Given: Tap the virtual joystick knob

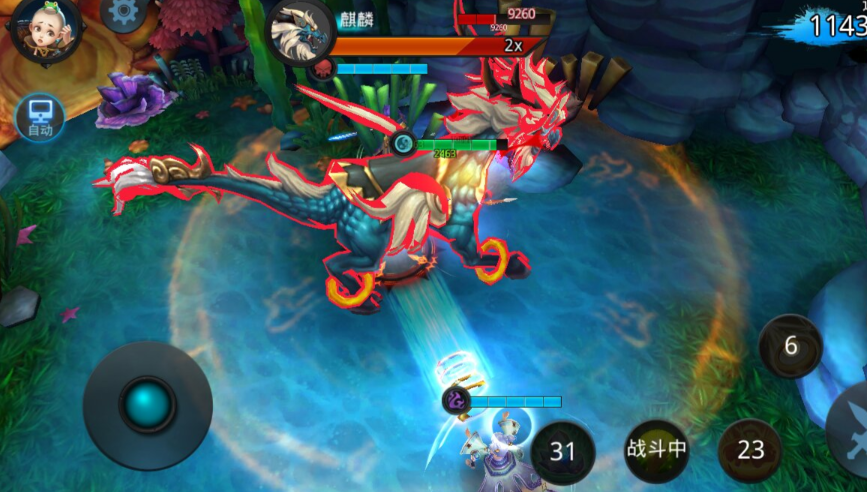Looking at the screenshot, I should [x=147, y=405].
